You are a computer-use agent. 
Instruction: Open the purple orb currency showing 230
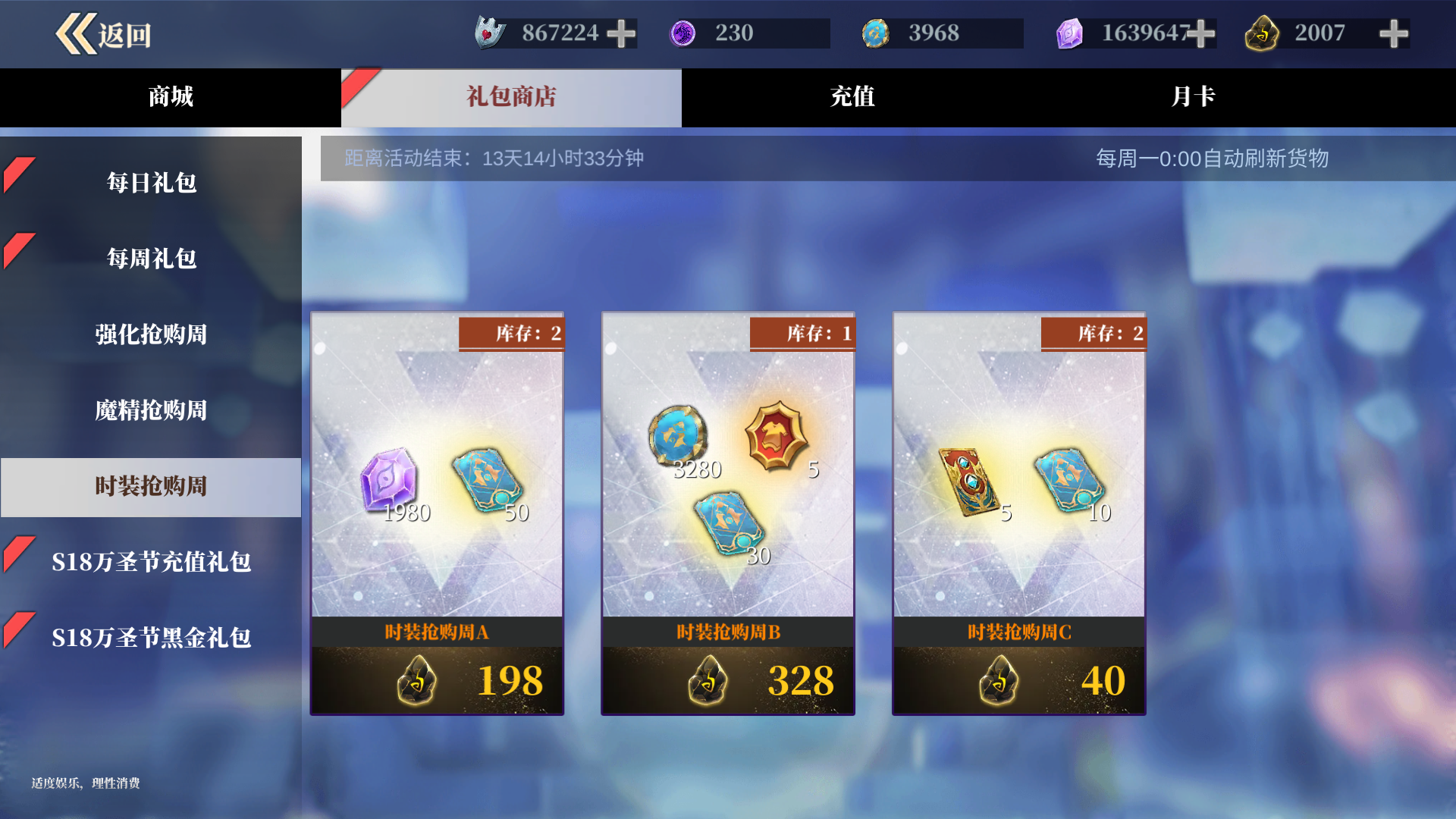pyautogui.click(x=685, y=33)
